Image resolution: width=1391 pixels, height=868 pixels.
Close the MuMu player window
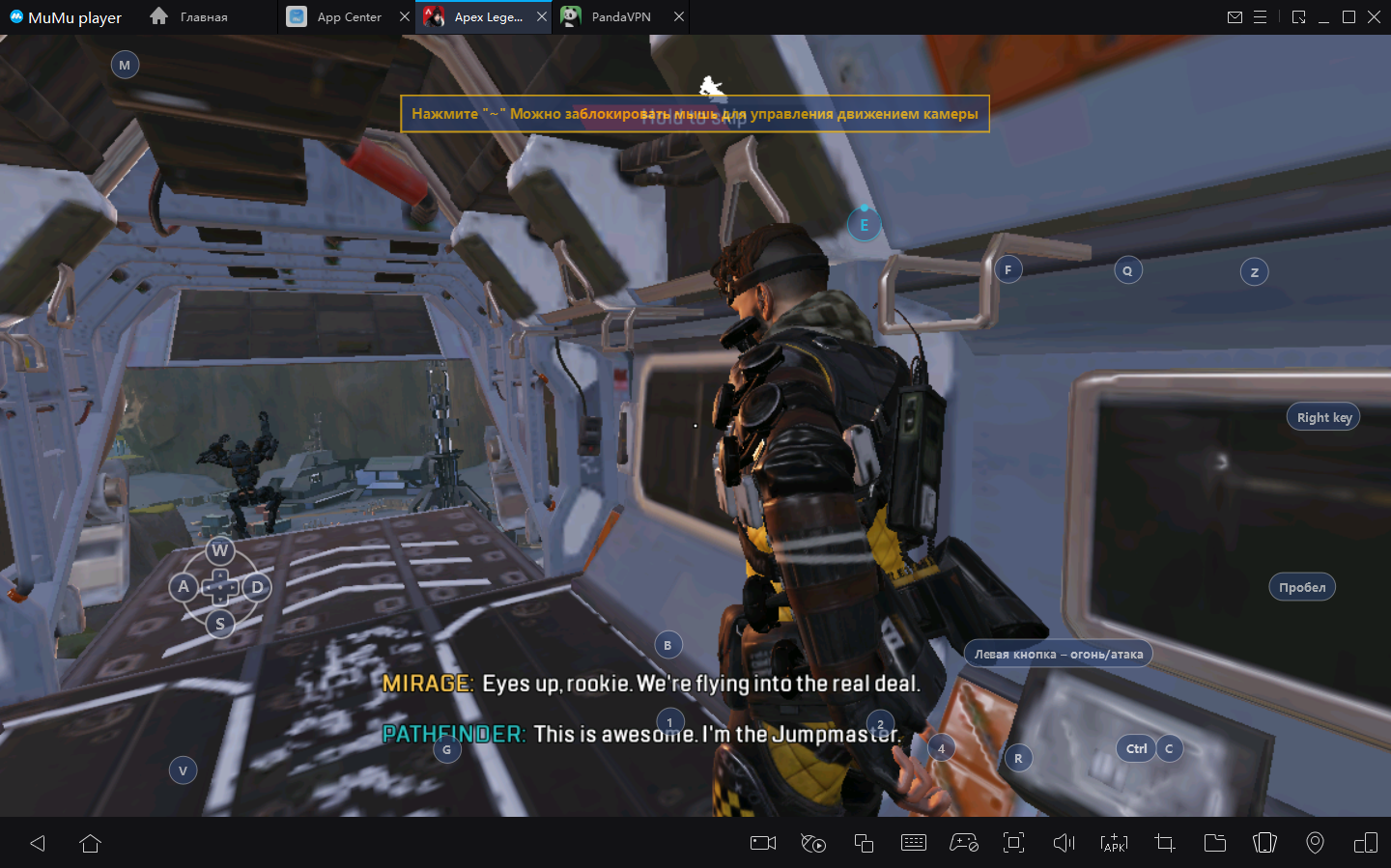[x=1374, y=17]
